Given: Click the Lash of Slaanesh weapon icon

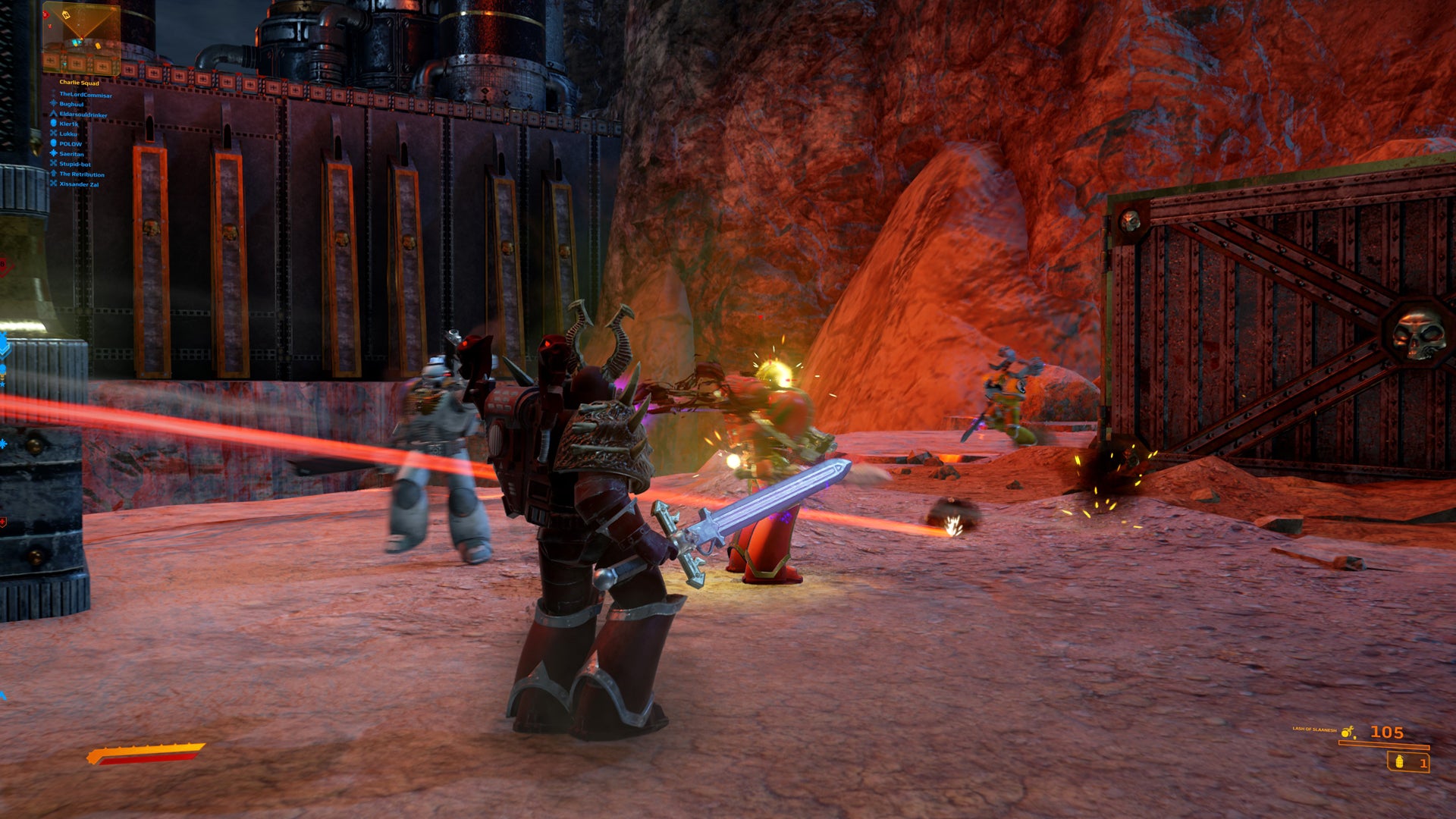Looking at the screenshot, I should point(1347,731).
